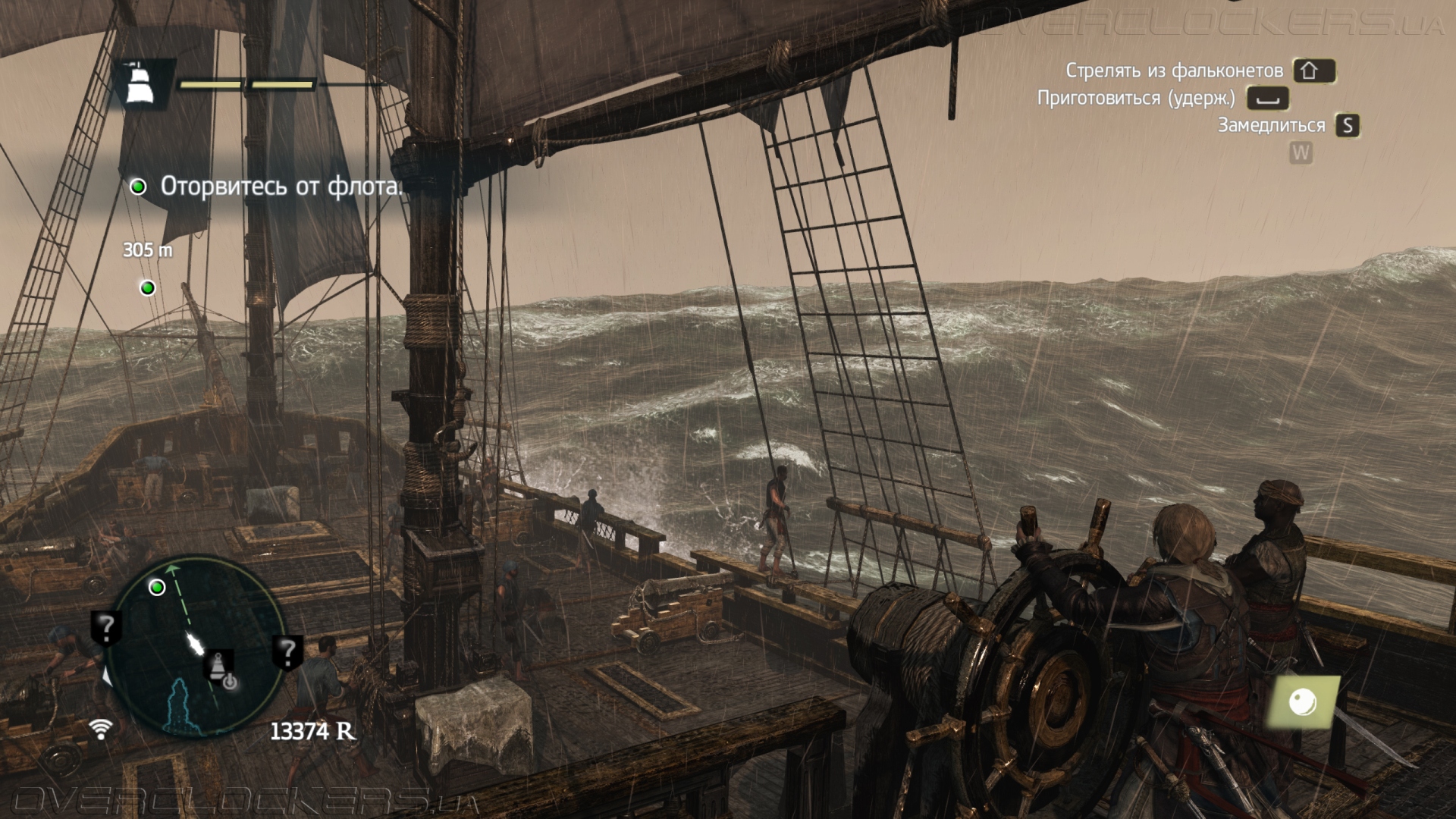Click the white signal icon below the minimap
1456x819 pixels.
pos(100,730)
